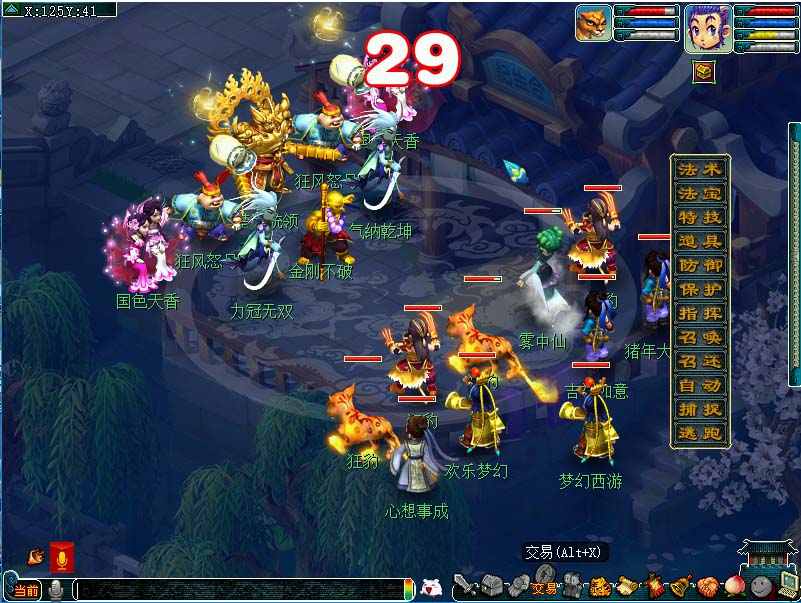Switch the 当前 chat channel button
The image size is (801, 603).
pos(26,590)
